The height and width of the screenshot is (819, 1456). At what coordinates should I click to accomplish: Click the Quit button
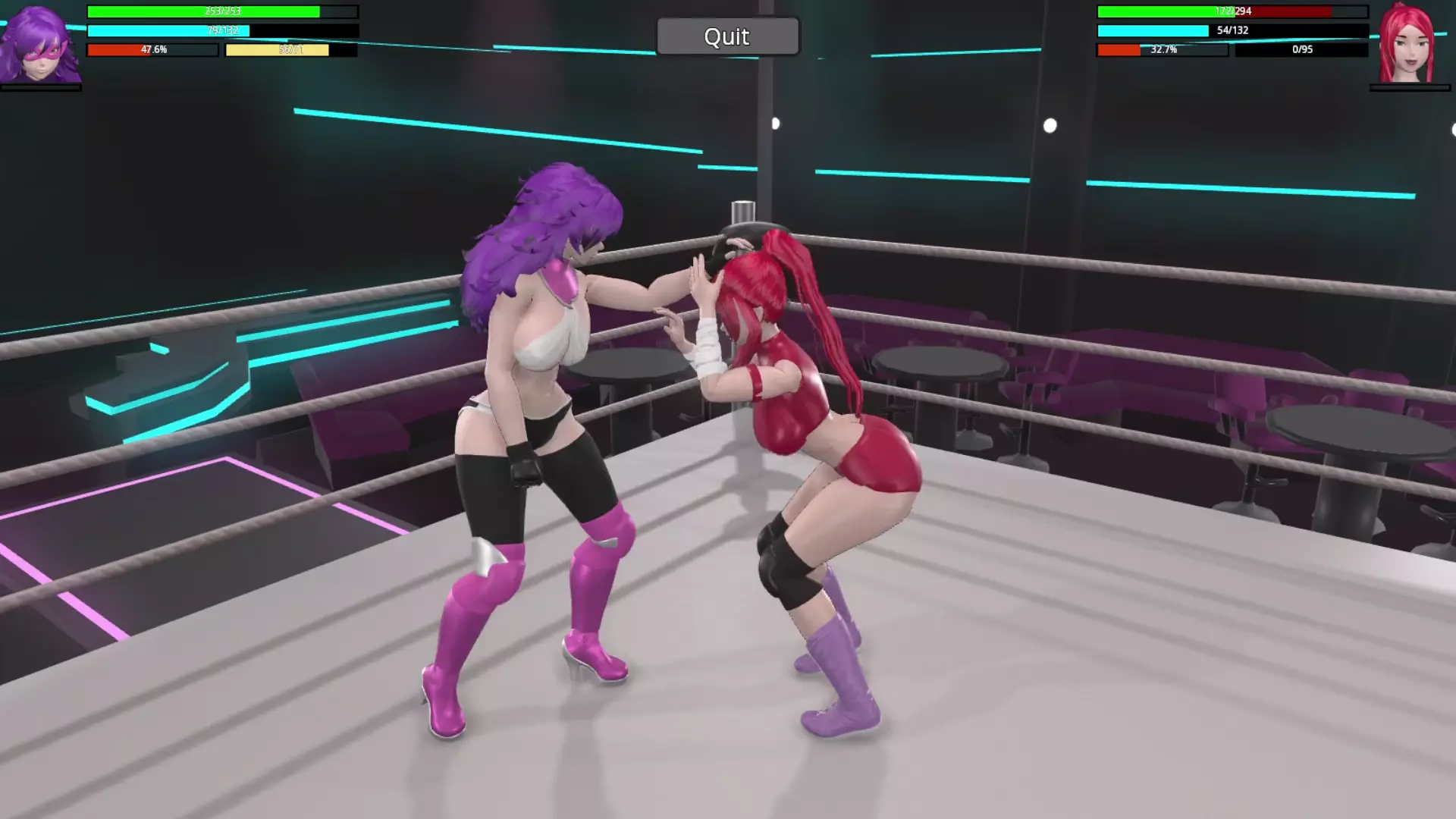tap(727, 36)
